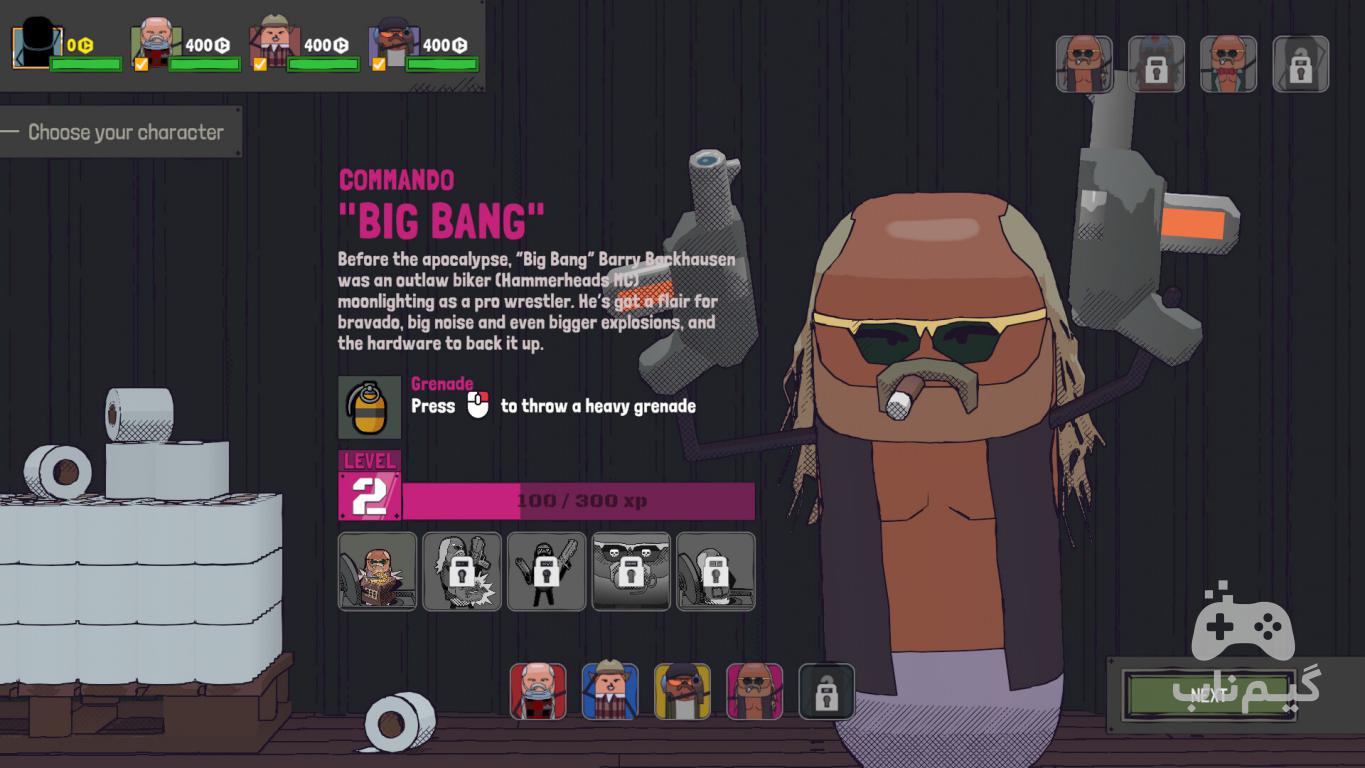Open the unlocked perk with the crate
The image size is (1365, 768).
377,571
